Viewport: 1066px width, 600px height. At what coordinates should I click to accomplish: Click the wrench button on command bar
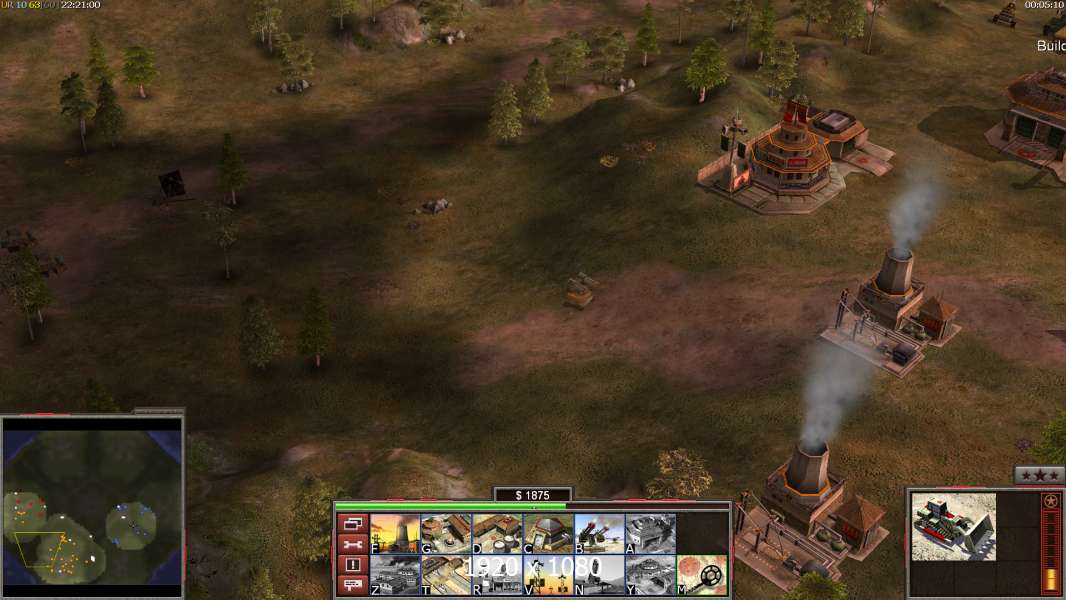[352, 544]
